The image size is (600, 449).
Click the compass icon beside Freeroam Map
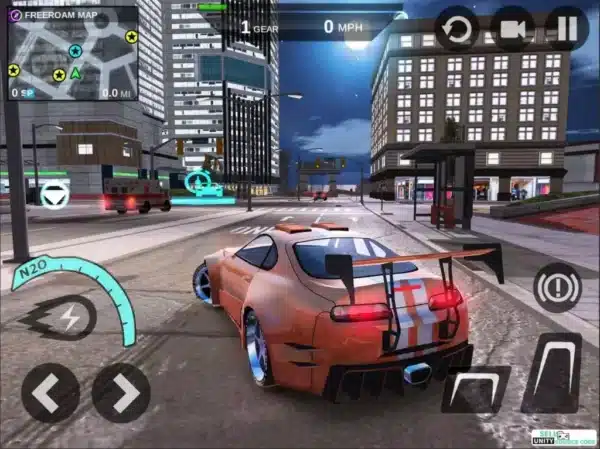(15, 15)
